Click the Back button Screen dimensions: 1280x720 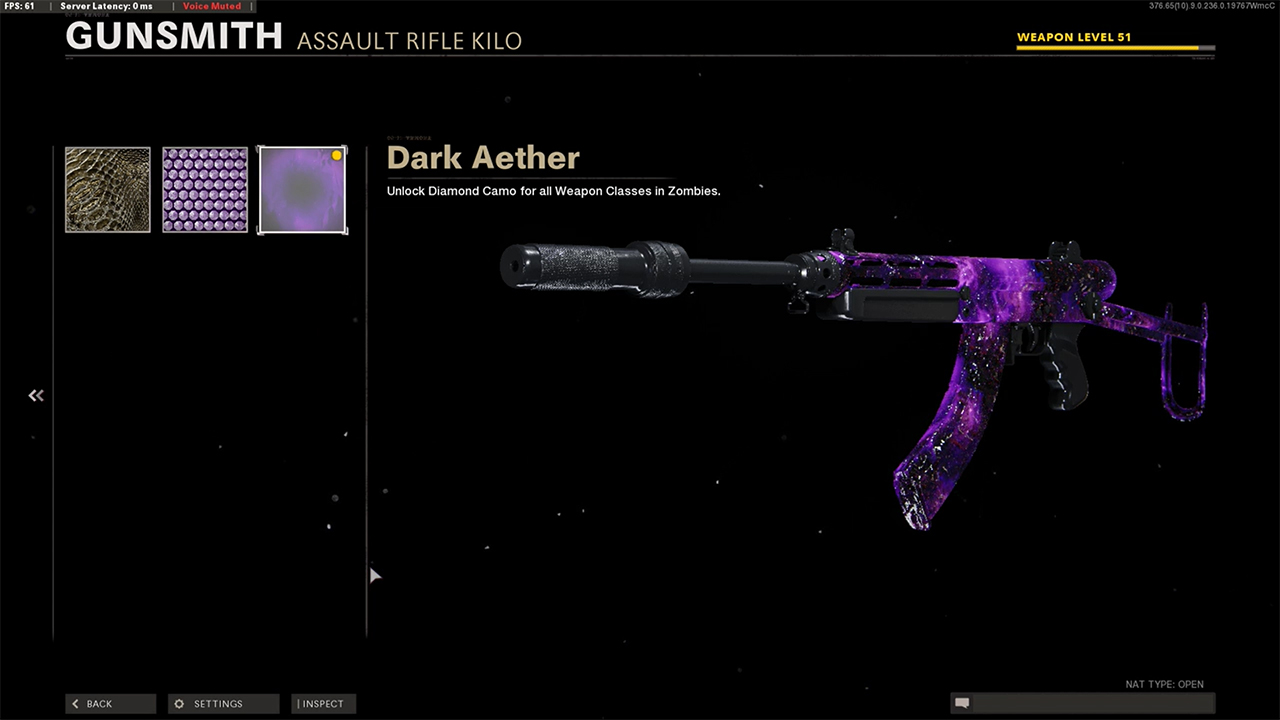110,704
